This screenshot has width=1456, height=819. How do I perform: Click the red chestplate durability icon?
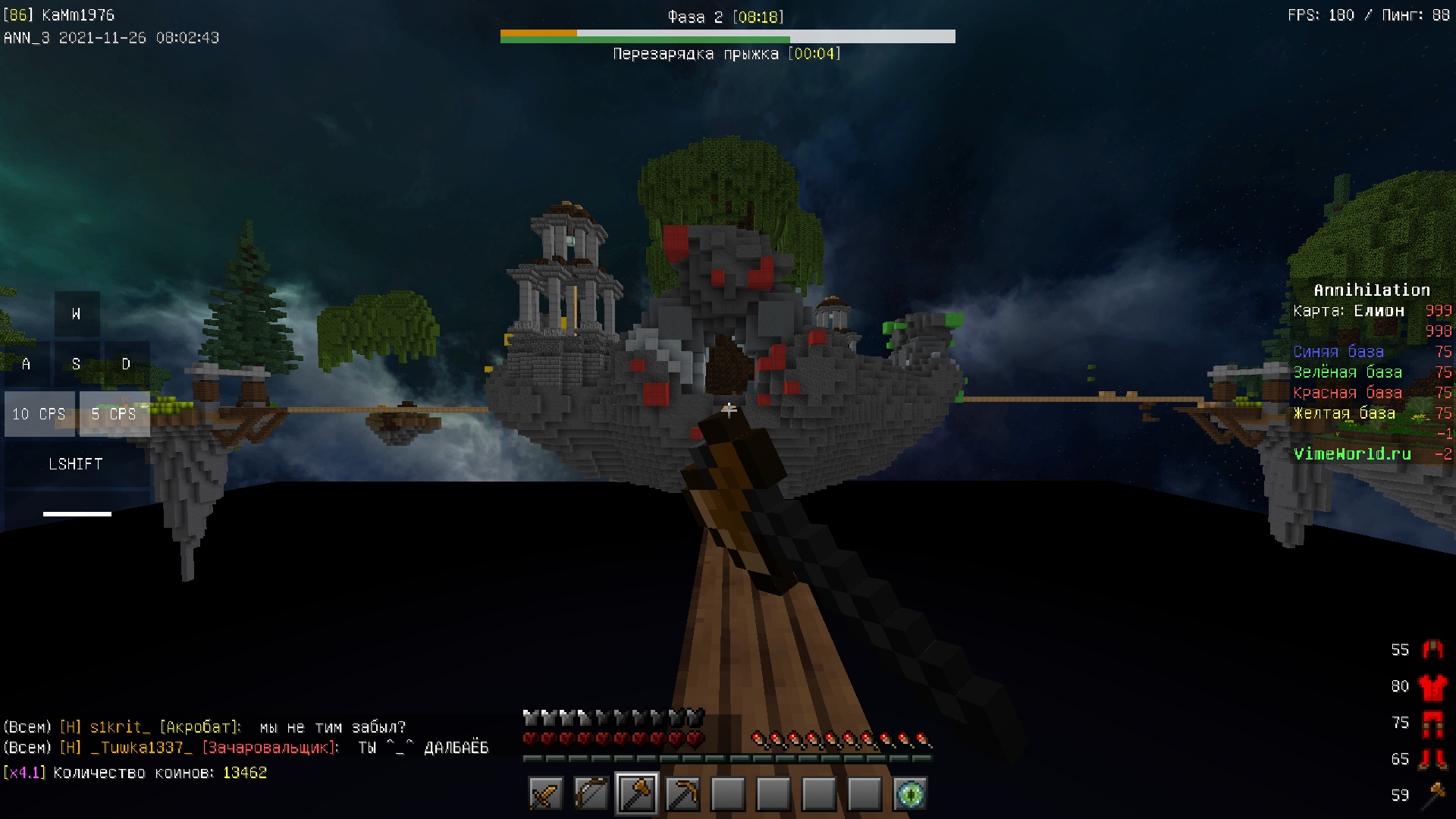1432,686
